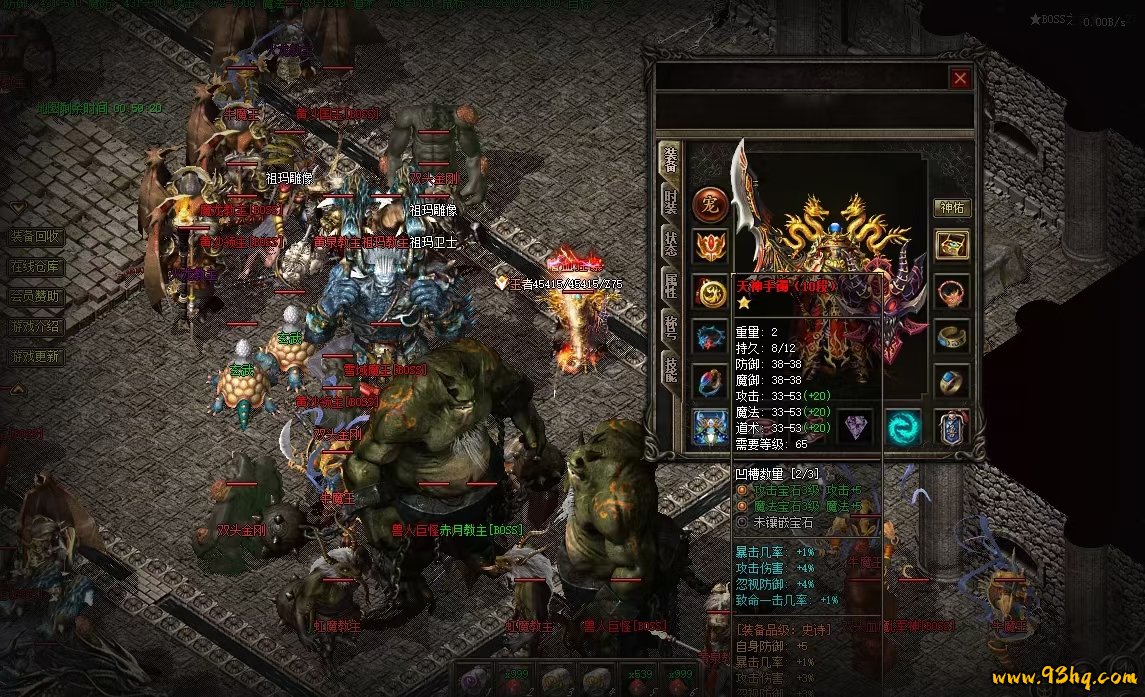Open 装备回收 equipment recycling
This screenshot has height=697, width=1145.
coord(36,237)
